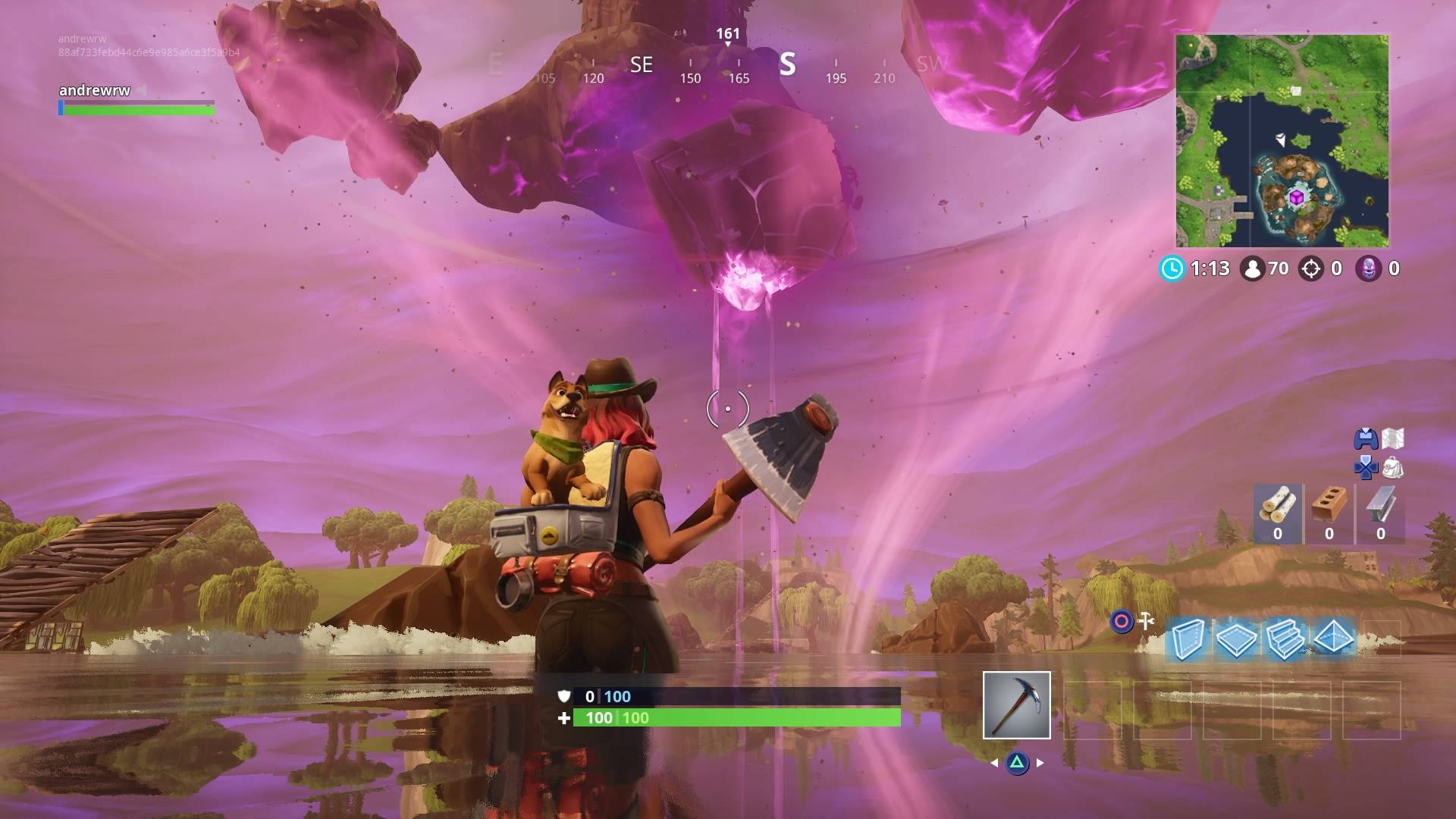Select the wood material slot
This screenshot has height=819, width=1456.
point(1278,513)
